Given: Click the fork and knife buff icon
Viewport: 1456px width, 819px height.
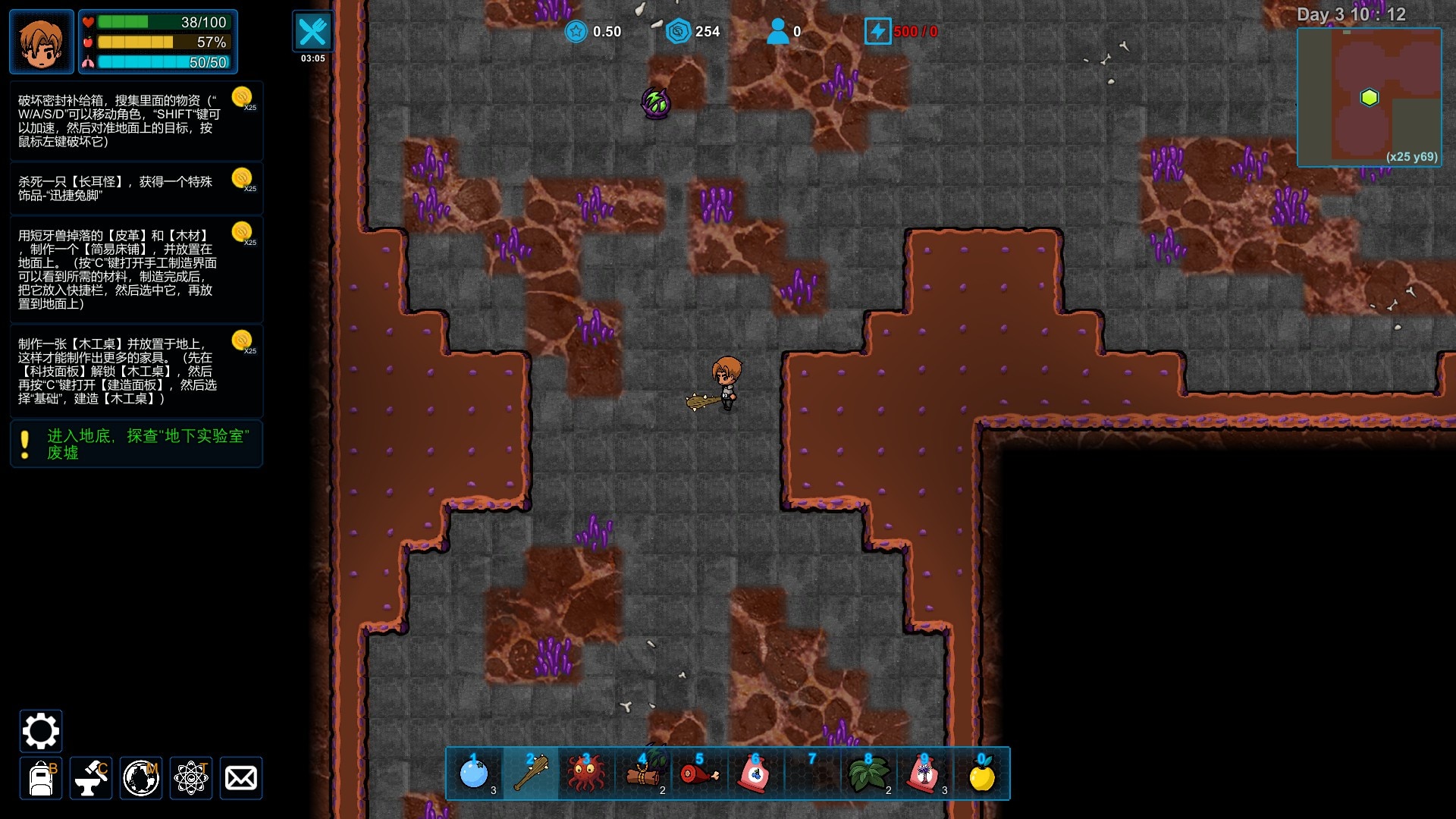Looking at the screenshot, I should [x=312, y=32].
